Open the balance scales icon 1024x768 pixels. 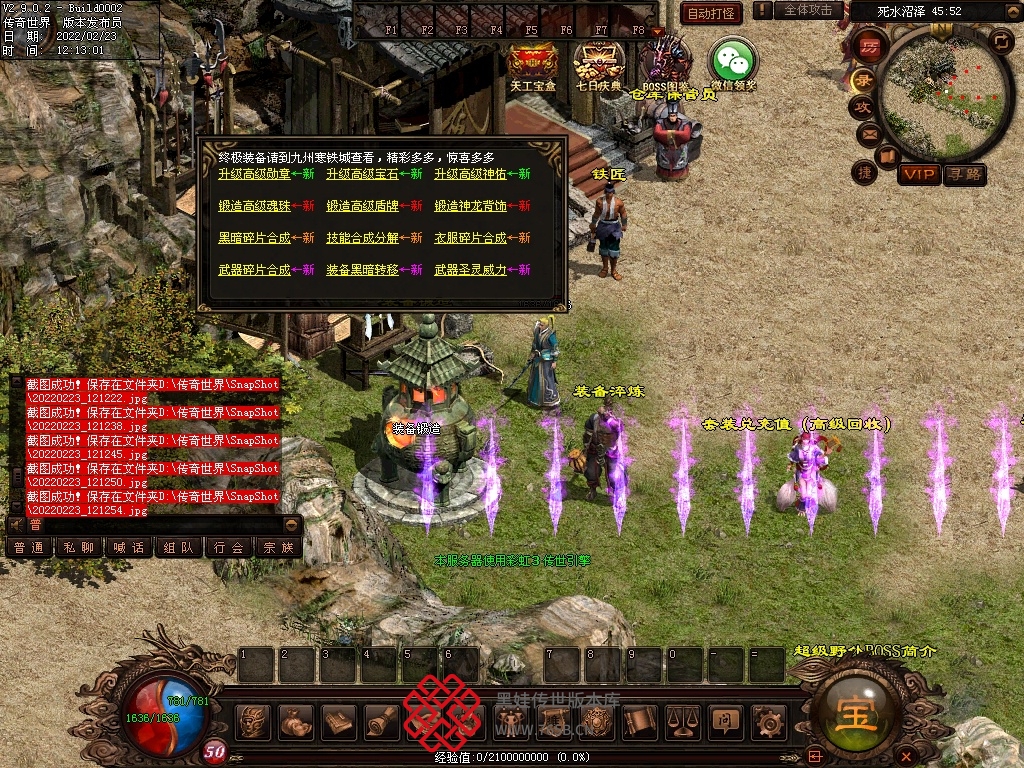tap(682, 721)
